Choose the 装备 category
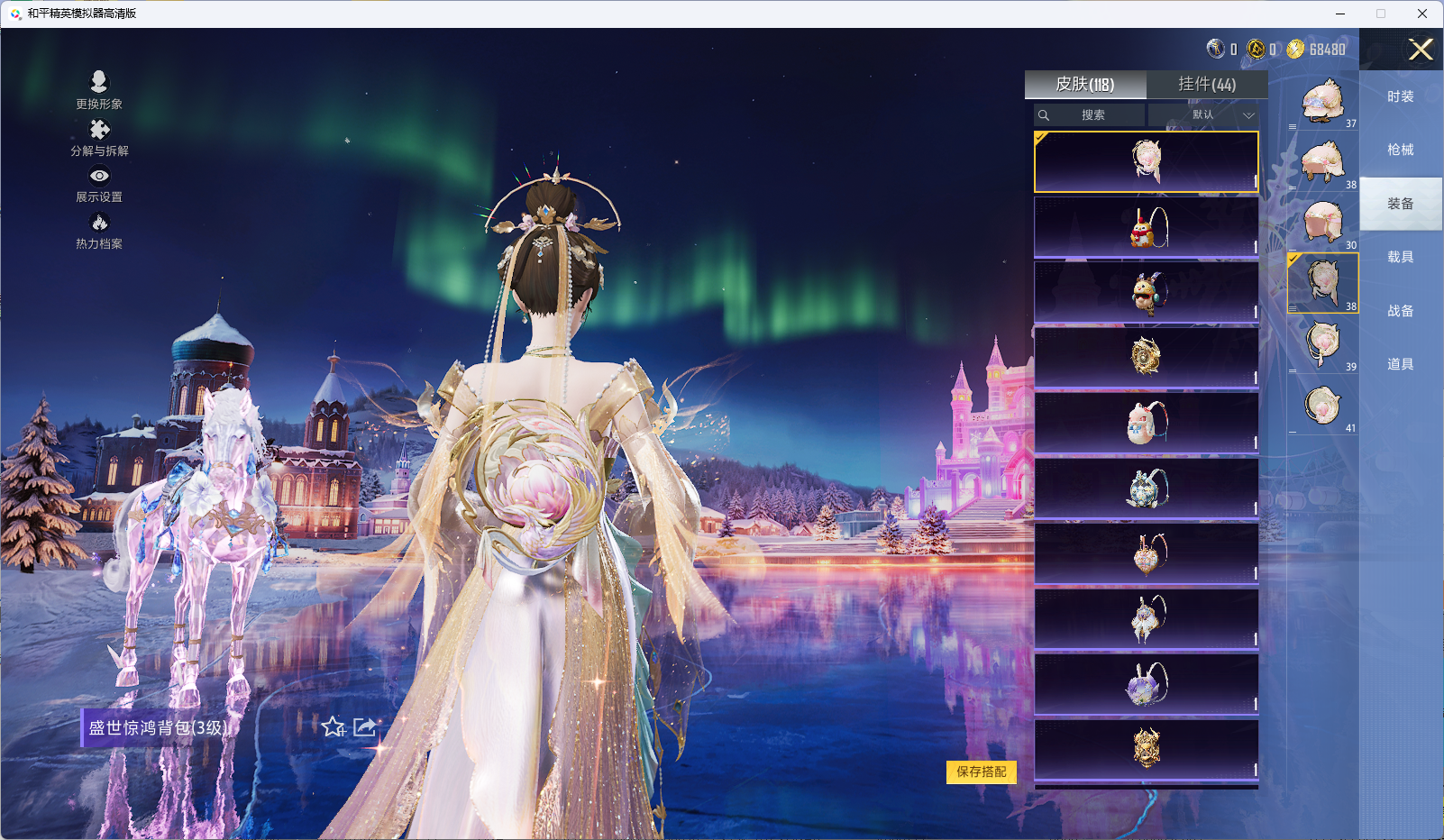The width and height of the screenshot is (1444, 840). 1400,204
